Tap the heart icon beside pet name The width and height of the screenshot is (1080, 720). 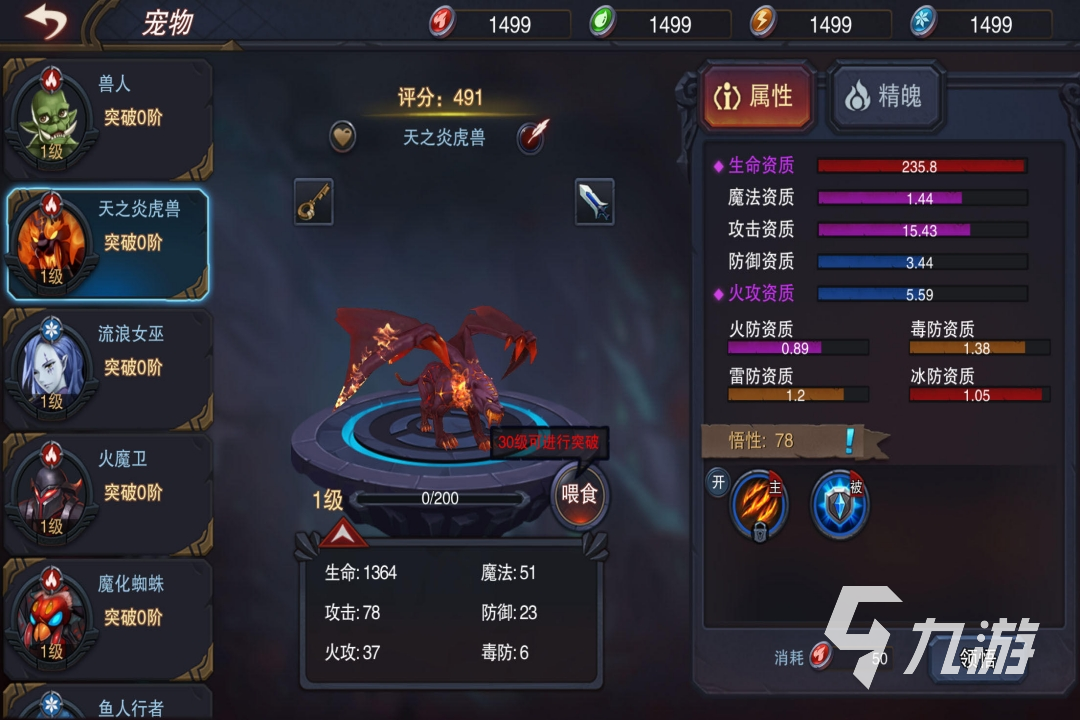pos(343,137)
